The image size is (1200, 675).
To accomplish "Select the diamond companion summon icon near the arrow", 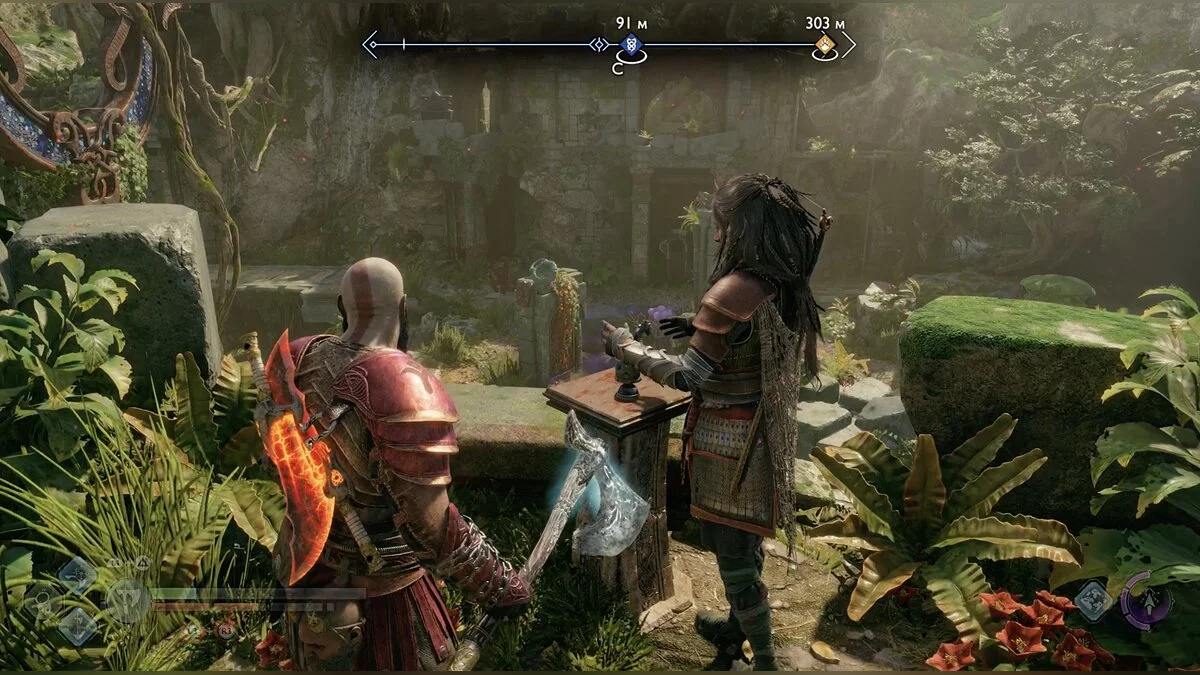I will [x=1093, y=600].
